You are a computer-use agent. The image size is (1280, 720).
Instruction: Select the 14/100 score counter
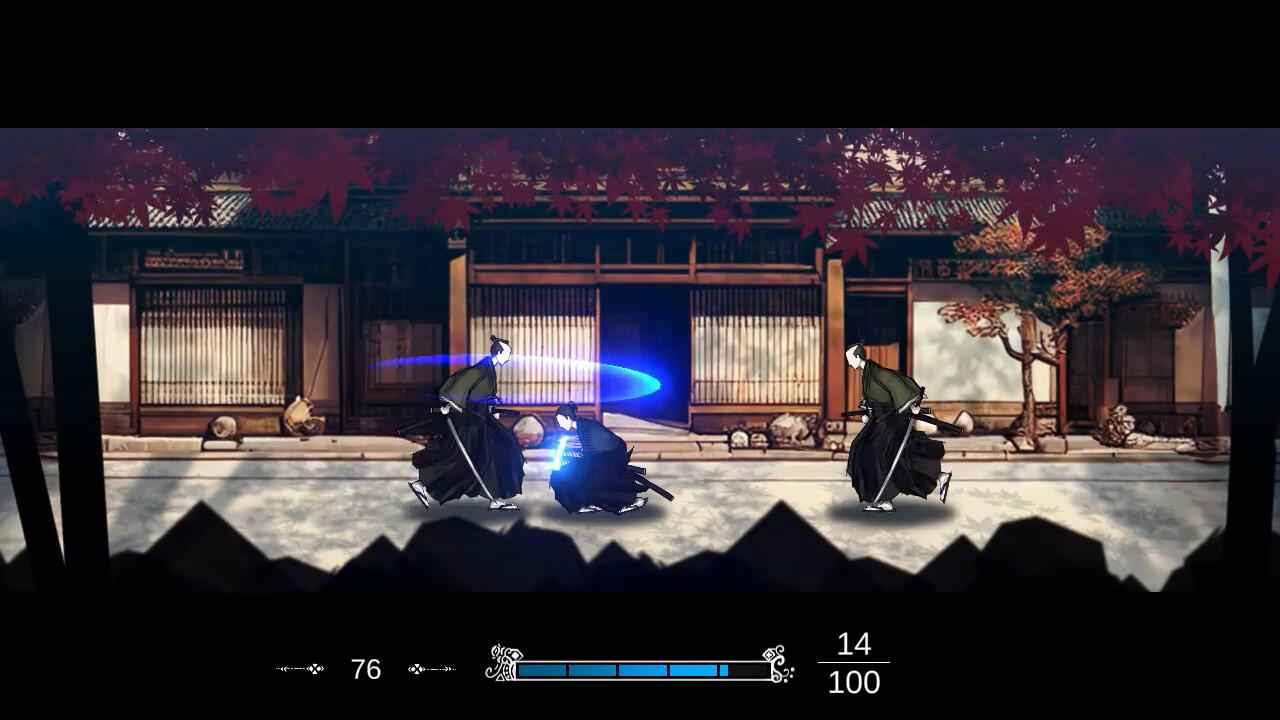pos(855,663)
